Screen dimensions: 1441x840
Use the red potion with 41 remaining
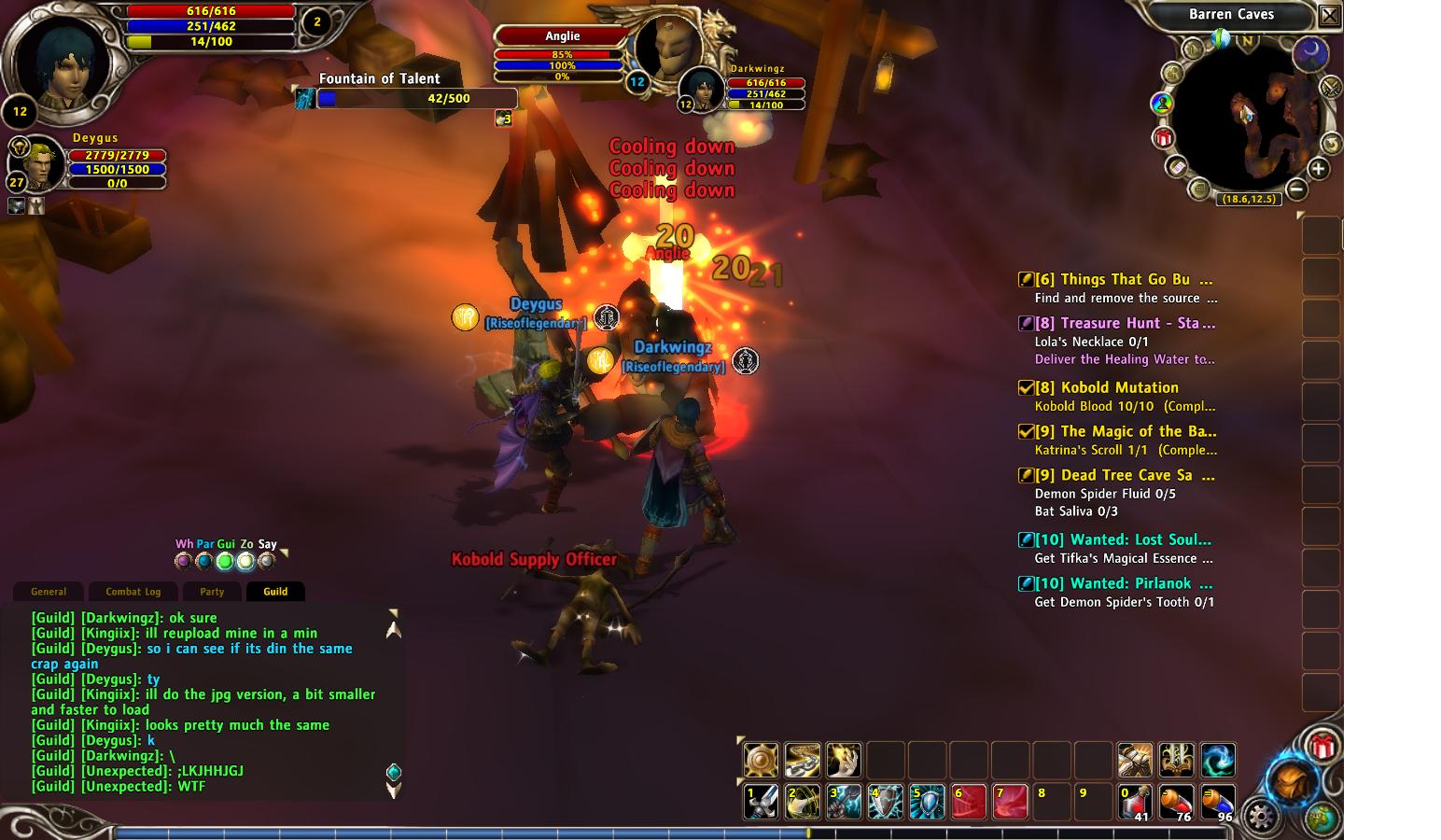[1135, 802]
